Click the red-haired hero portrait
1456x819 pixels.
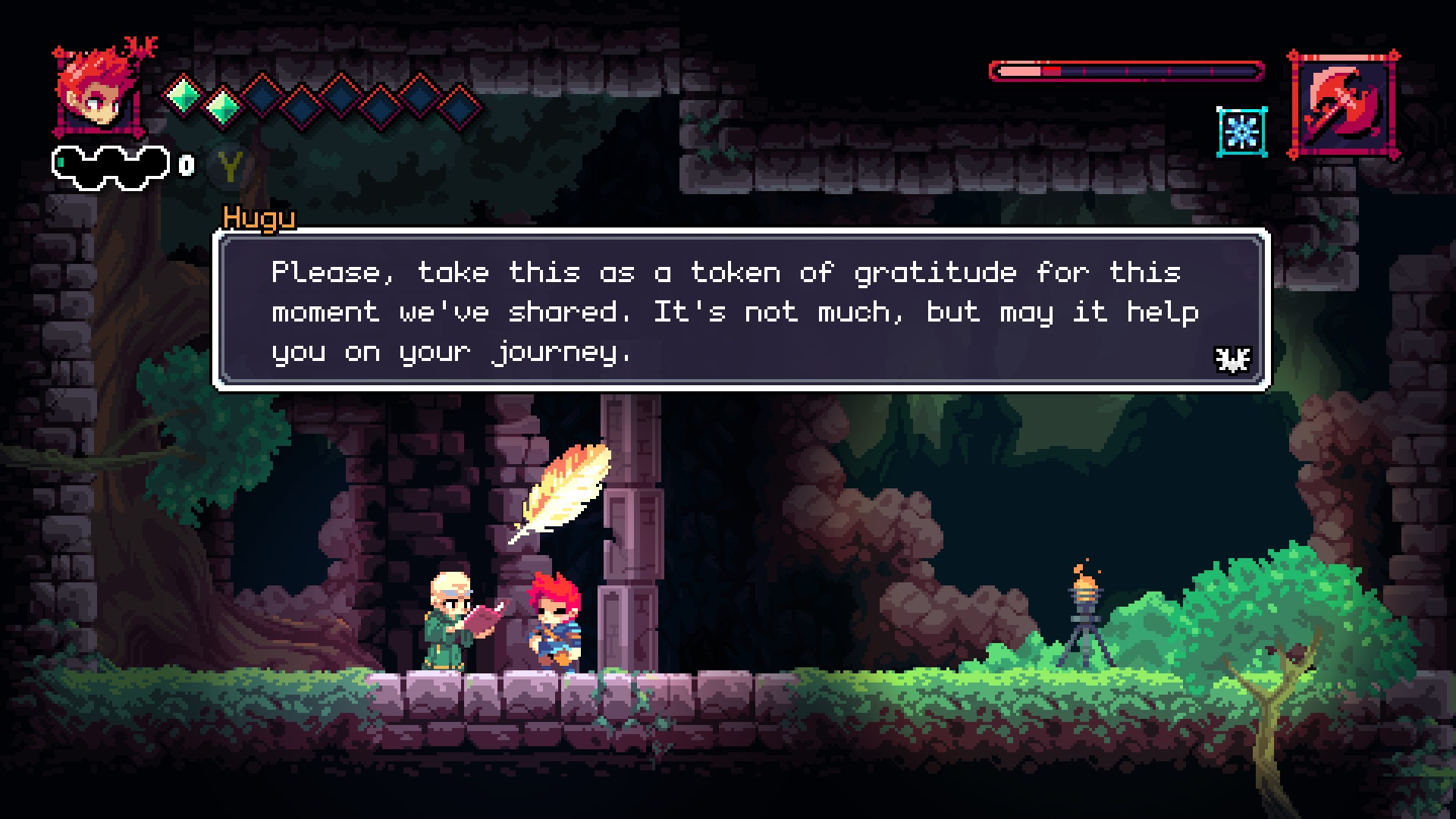pos(99,92)
